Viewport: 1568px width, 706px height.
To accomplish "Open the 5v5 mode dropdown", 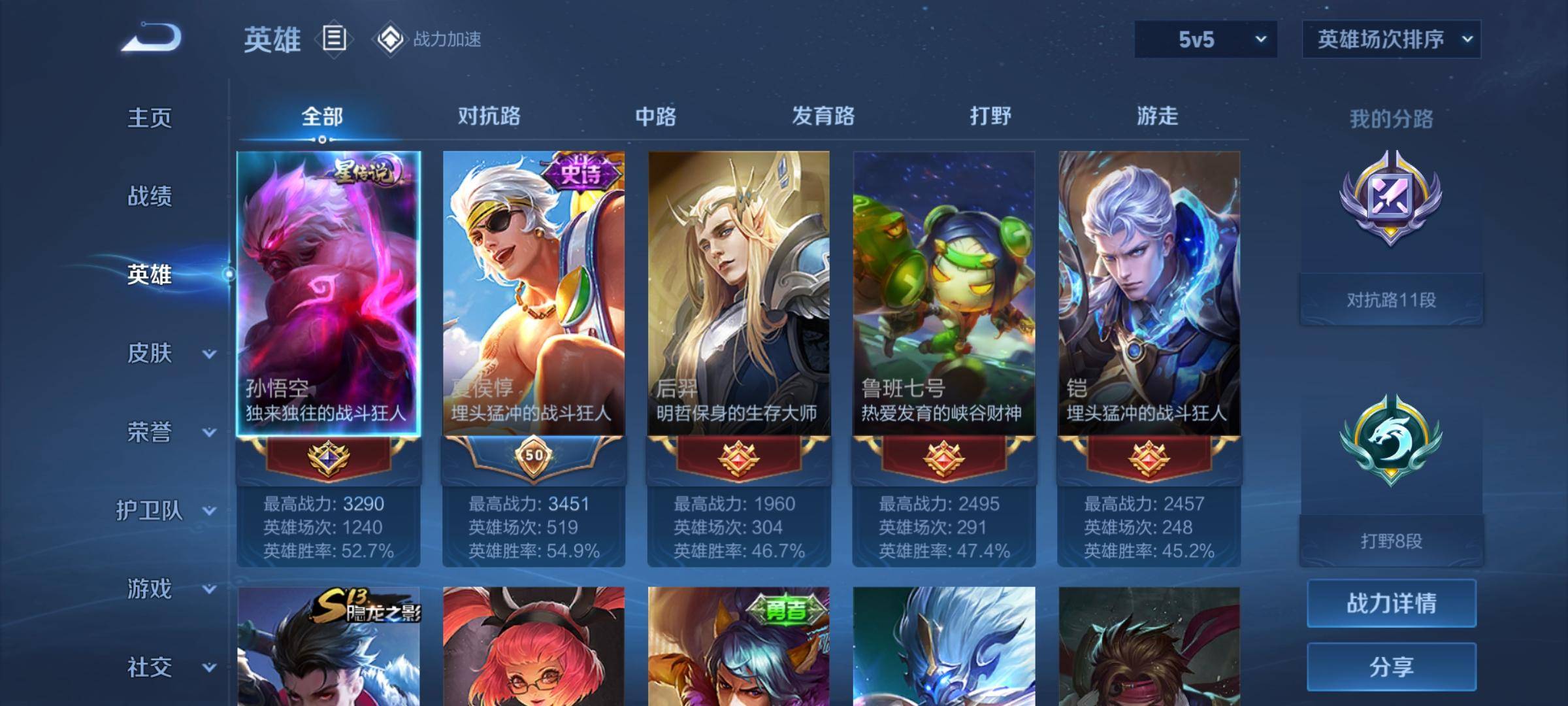I will [1205, 40].
